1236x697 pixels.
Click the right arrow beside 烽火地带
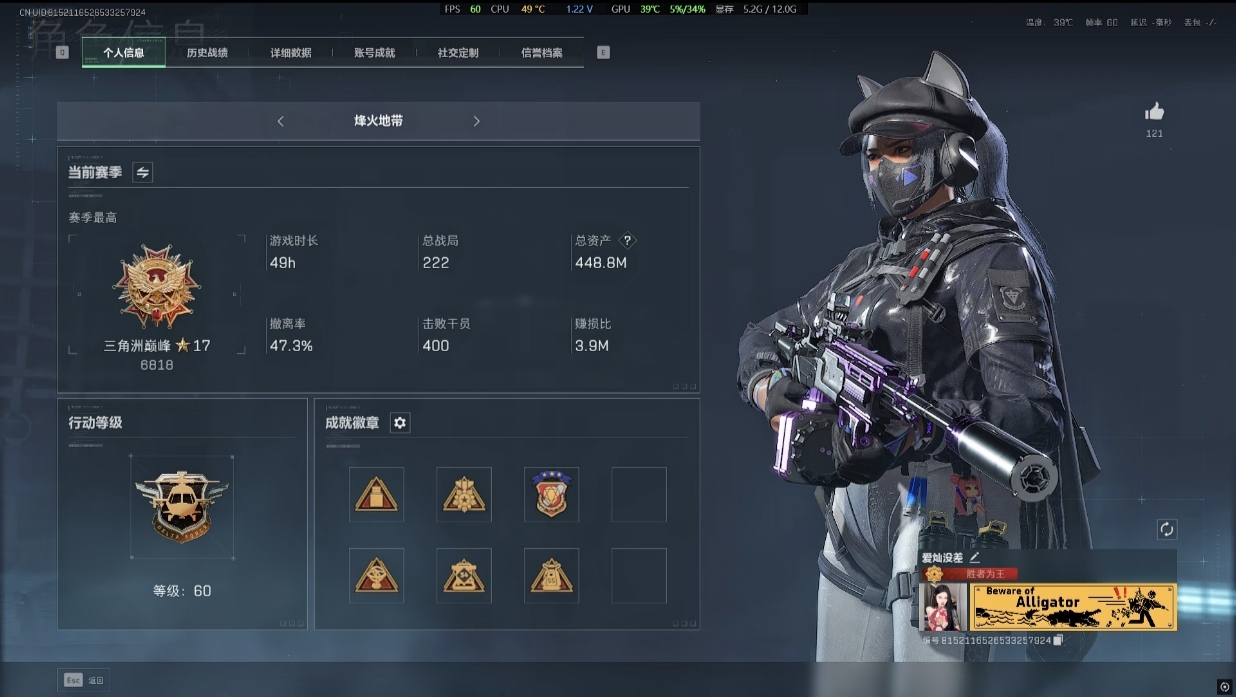pyautogui.click(x=476, y=121)
